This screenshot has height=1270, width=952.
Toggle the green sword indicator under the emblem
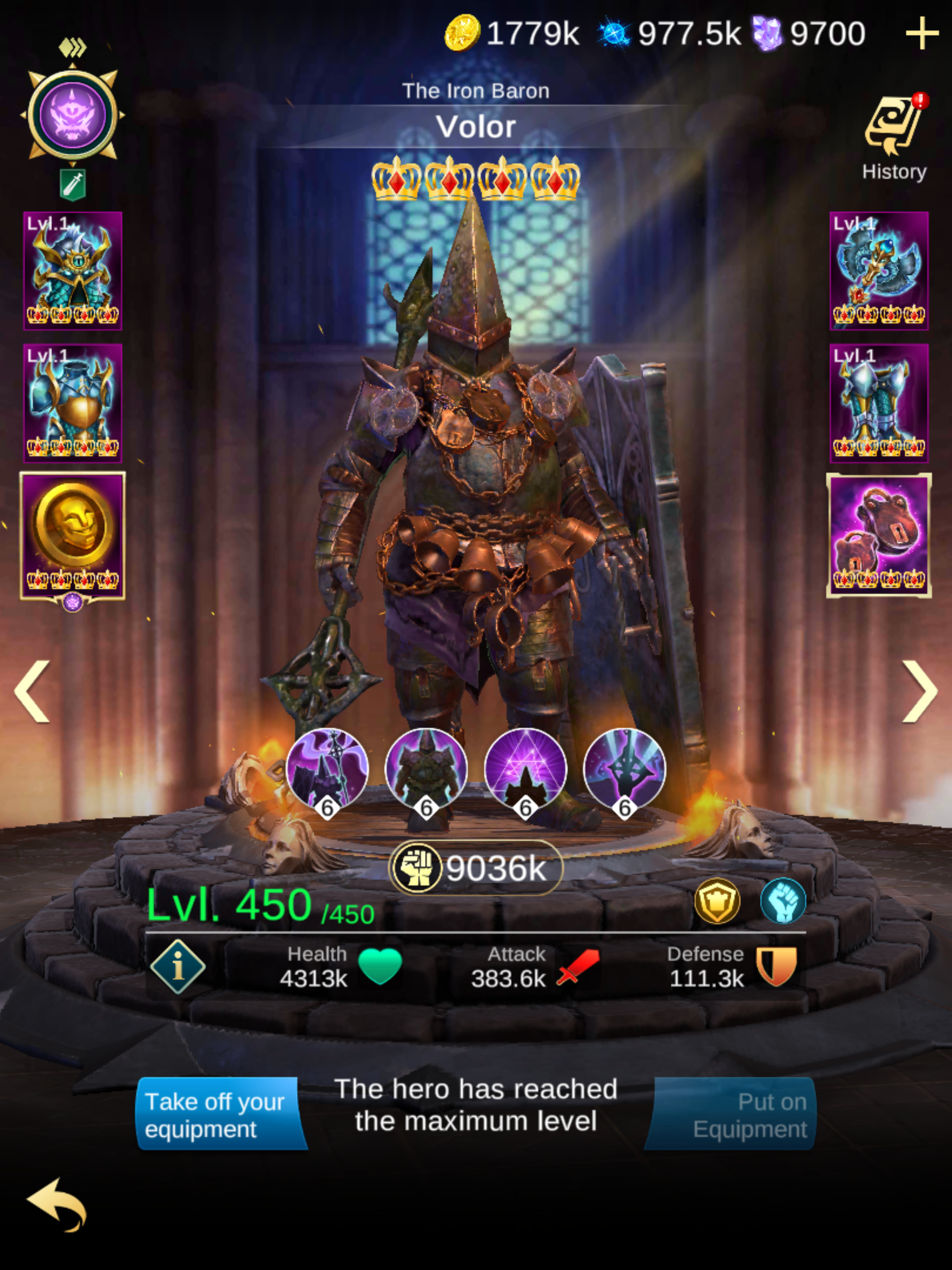point(74,182)
